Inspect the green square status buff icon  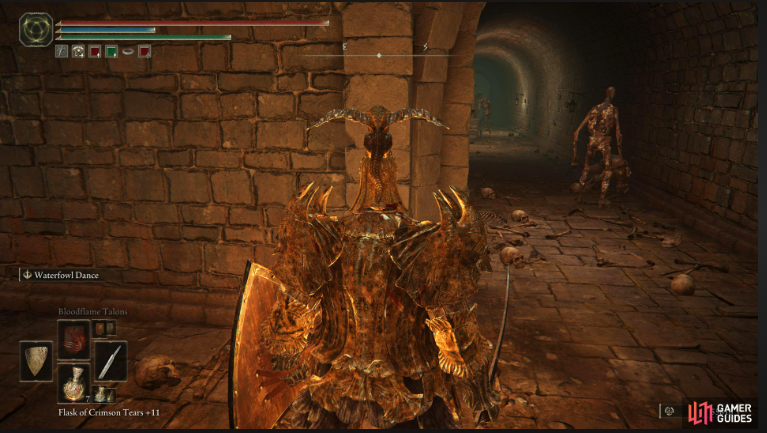111,51
